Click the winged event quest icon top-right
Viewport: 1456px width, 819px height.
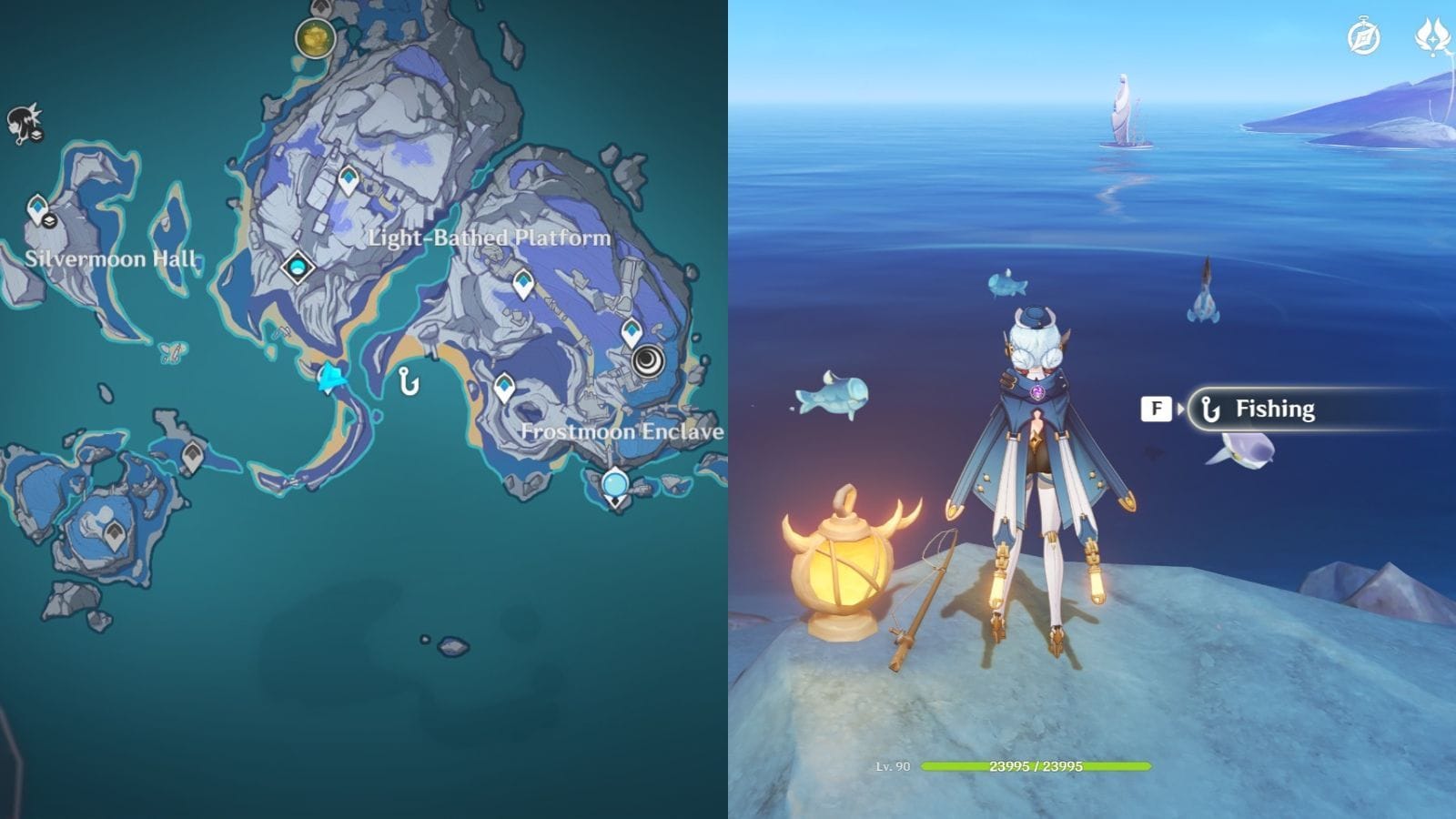click(1431, 36)
